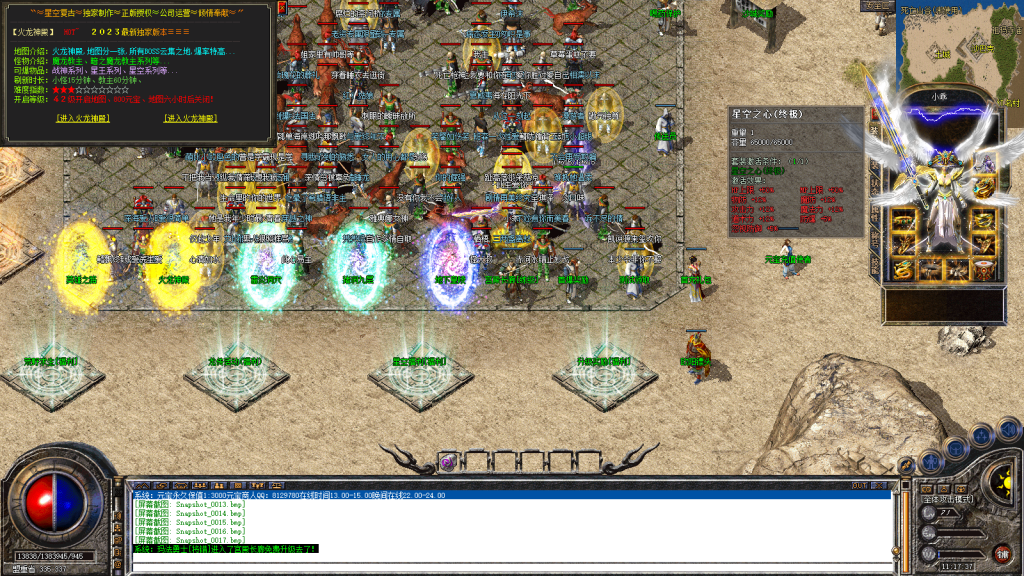Select the drum-shaped item equipment slot
The image size is (1024, 576).
[985, 270]
